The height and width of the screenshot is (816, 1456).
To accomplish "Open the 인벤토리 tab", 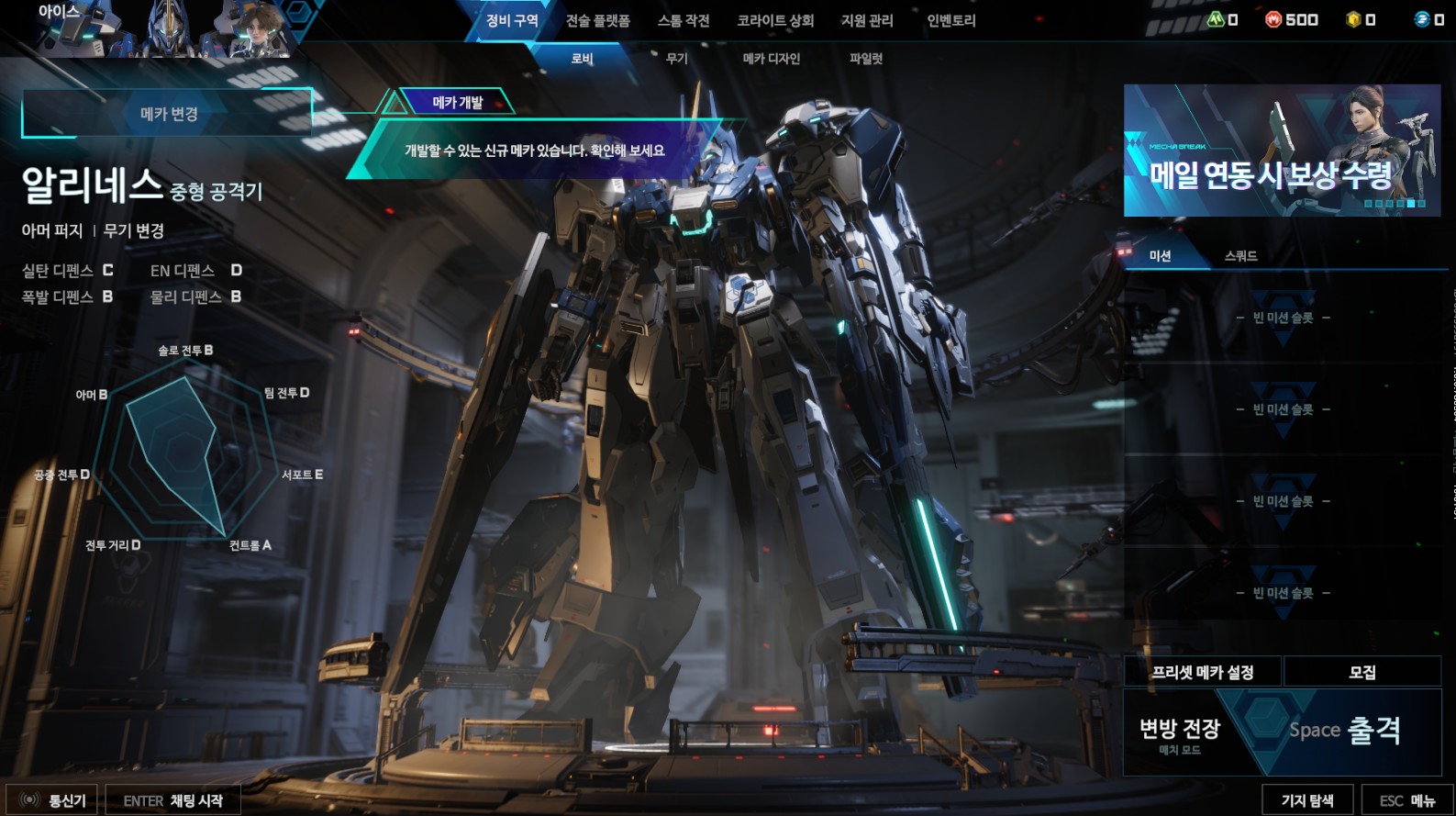I will 951,20.
